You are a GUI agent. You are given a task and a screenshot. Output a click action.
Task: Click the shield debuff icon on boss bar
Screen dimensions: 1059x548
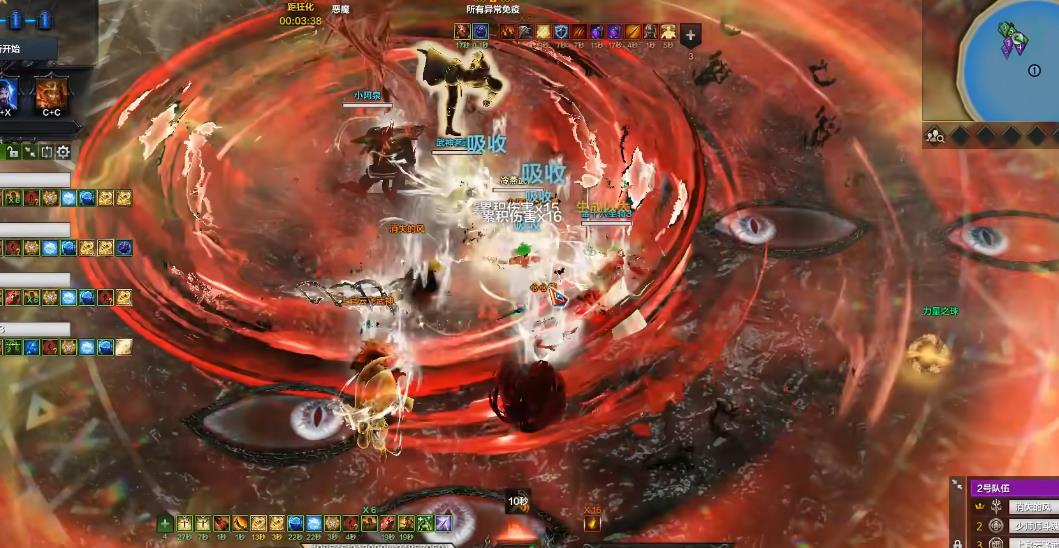tap(562, 33)
